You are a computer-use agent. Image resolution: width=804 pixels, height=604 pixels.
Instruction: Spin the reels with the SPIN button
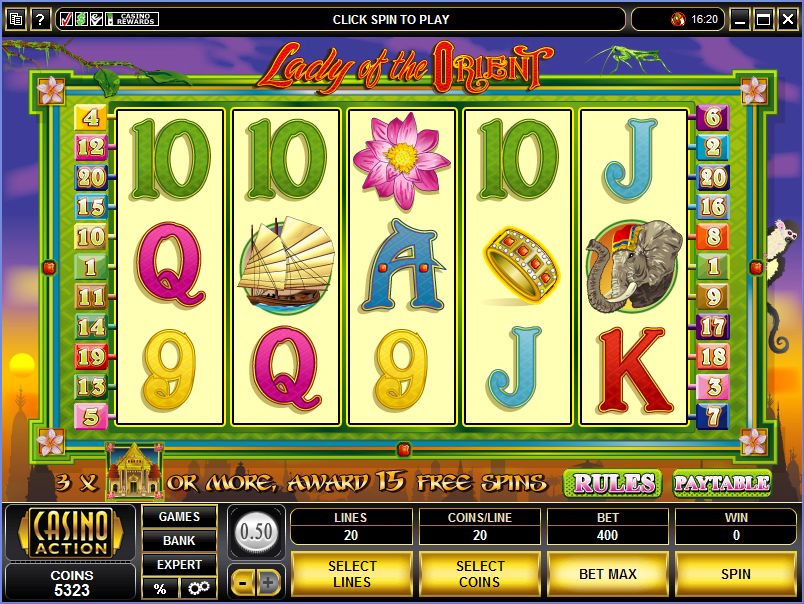point(735,574)
